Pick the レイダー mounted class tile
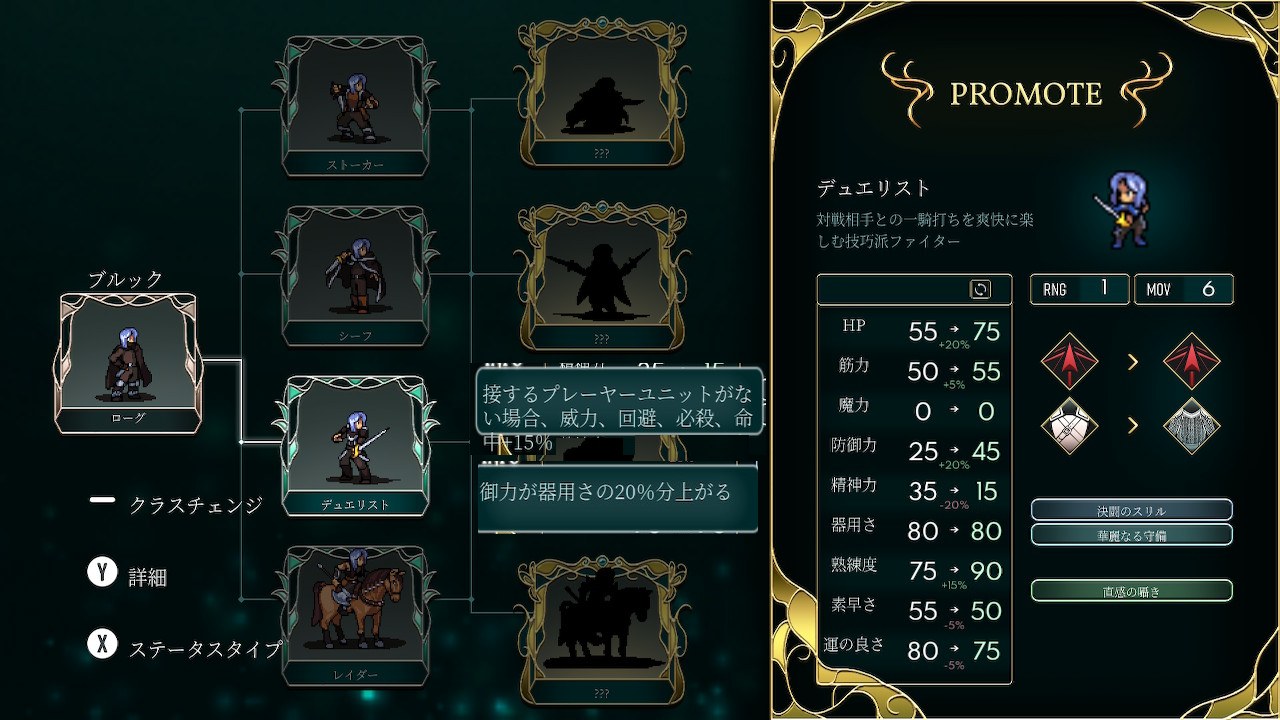This screenshot has height=720, width=1280. point(355,616)
